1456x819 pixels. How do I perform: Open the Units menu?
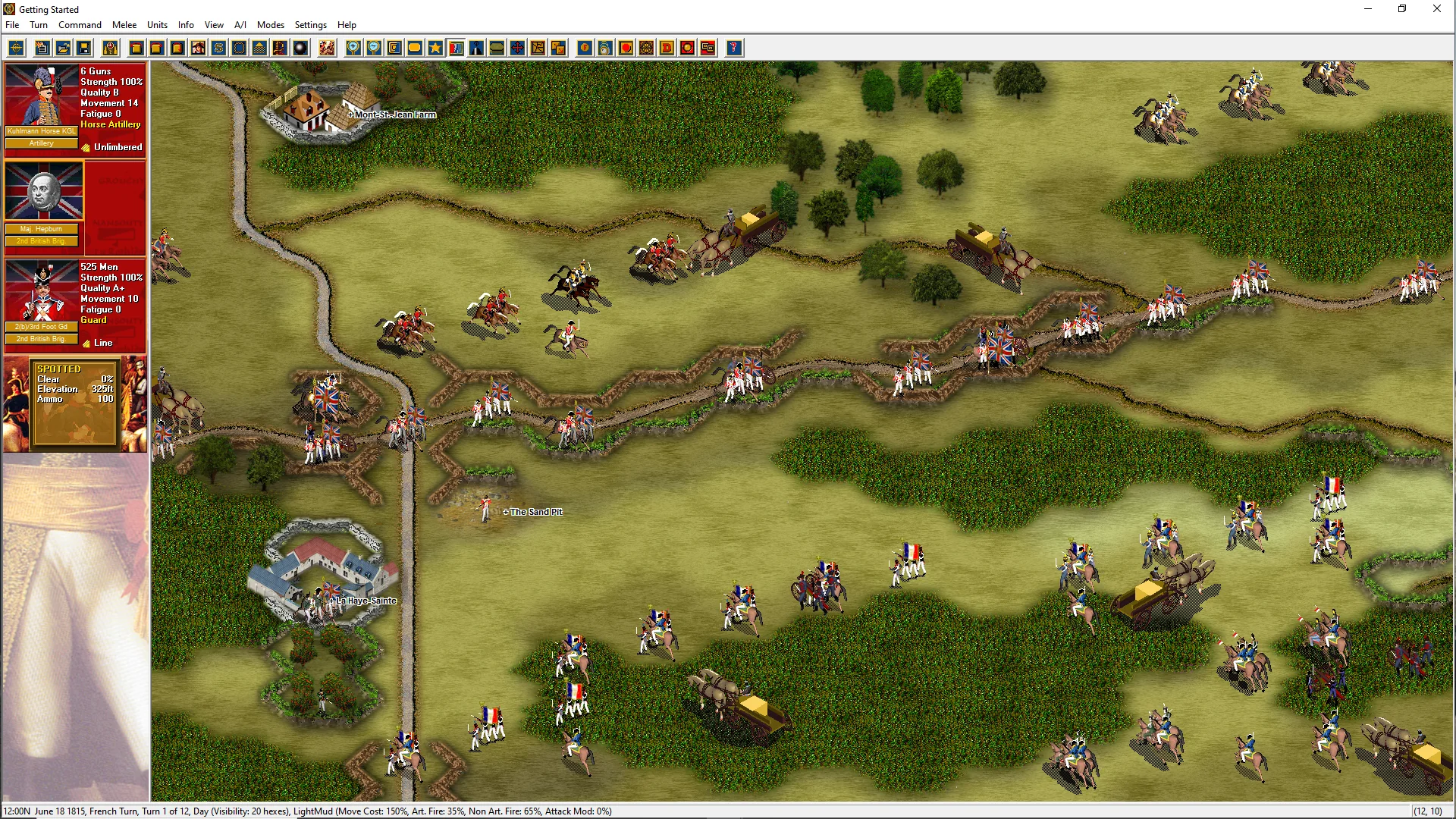point(157,25)
